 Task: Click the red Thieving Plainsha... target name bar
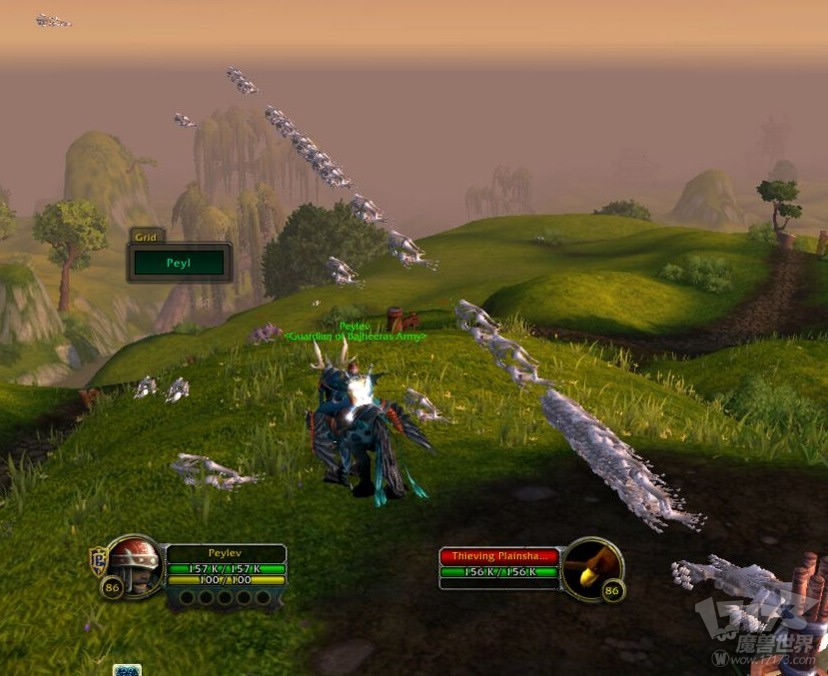pos(498,555)
